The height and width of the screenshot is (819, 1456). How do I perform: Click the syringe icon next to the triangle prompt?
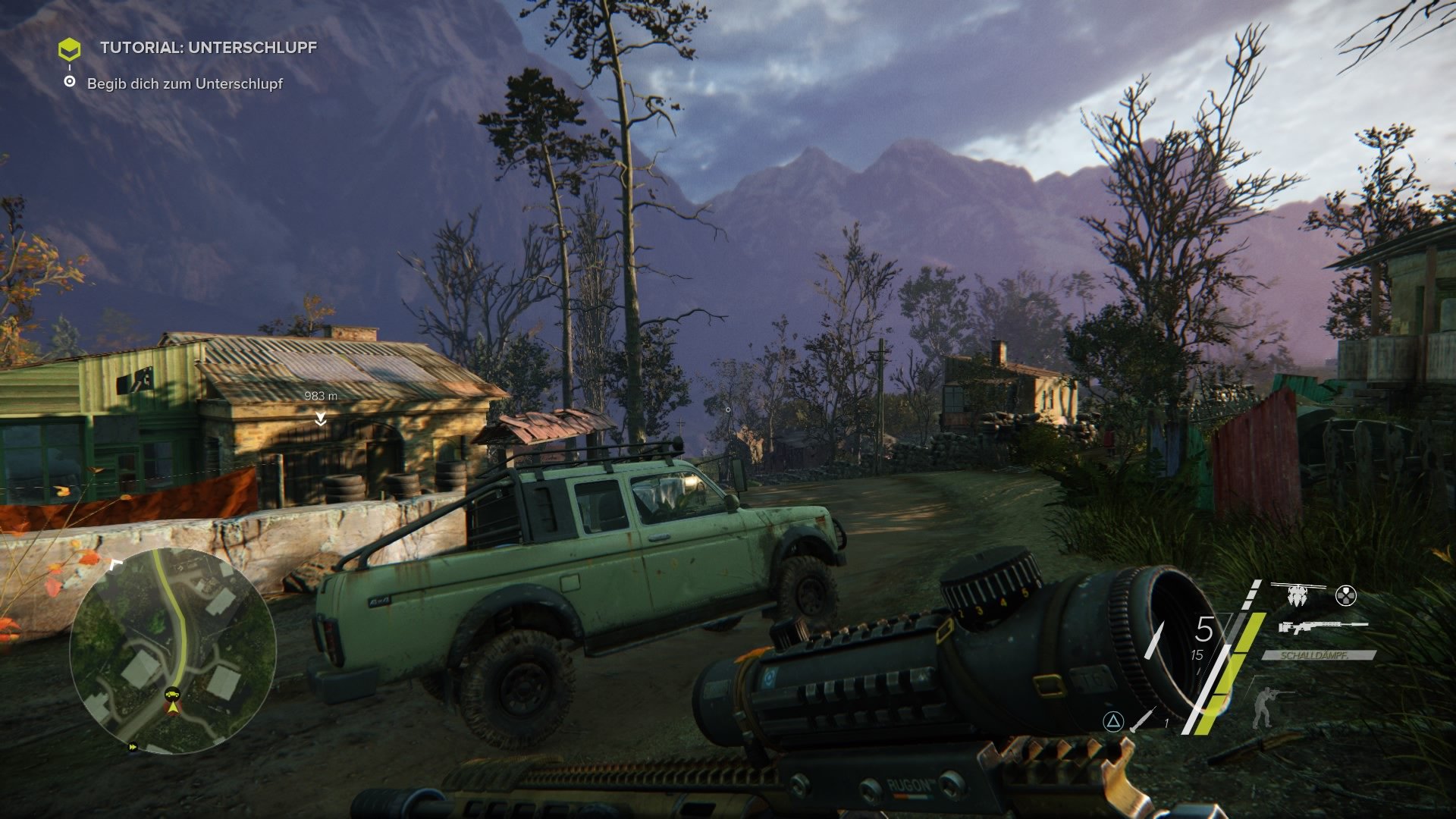pyautogui.click(x=1141, y=722)
